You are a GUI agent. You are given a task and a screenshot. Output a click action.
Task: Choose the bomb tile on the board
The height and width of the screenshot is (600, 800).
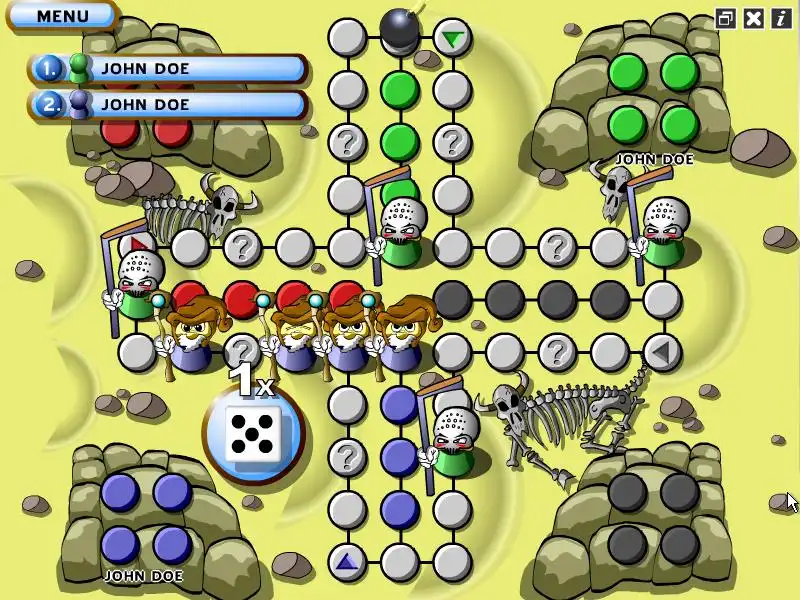(400, 29)
